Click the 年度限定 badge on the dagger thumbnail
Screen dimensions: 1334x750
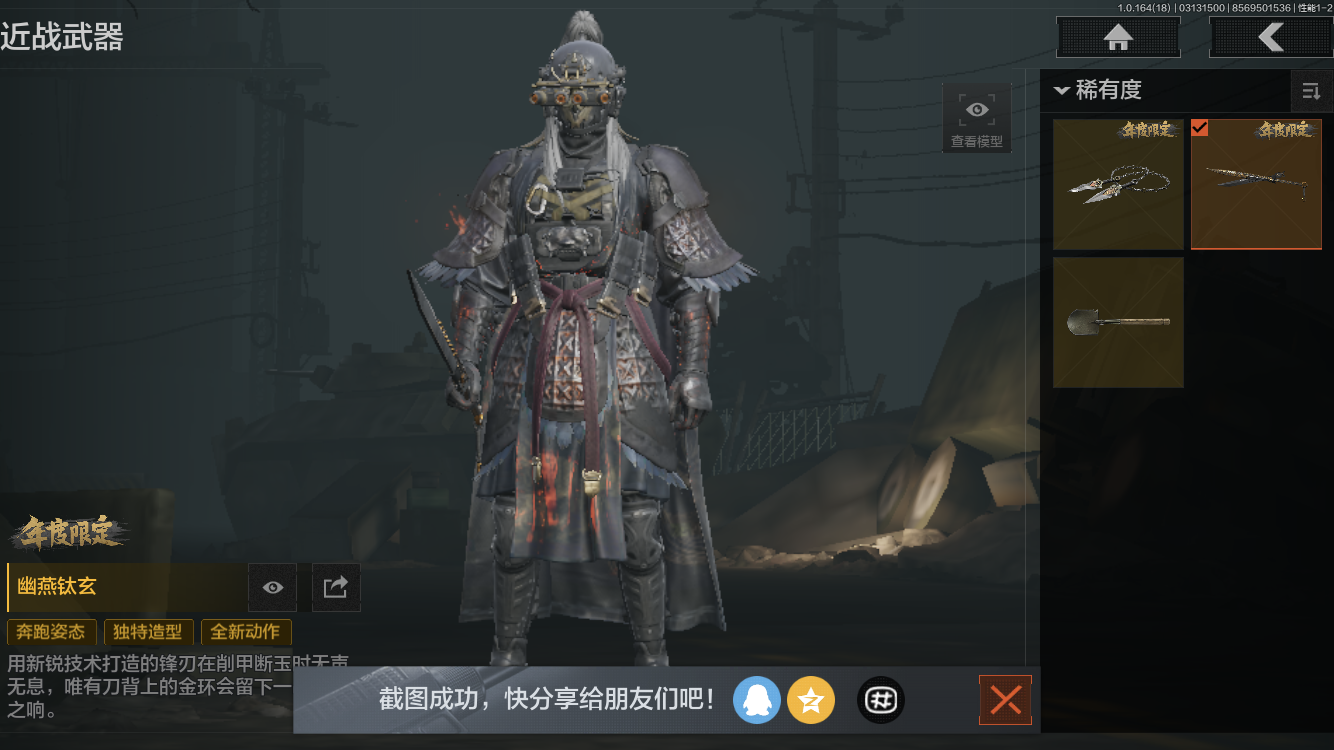pos(1146,132)
